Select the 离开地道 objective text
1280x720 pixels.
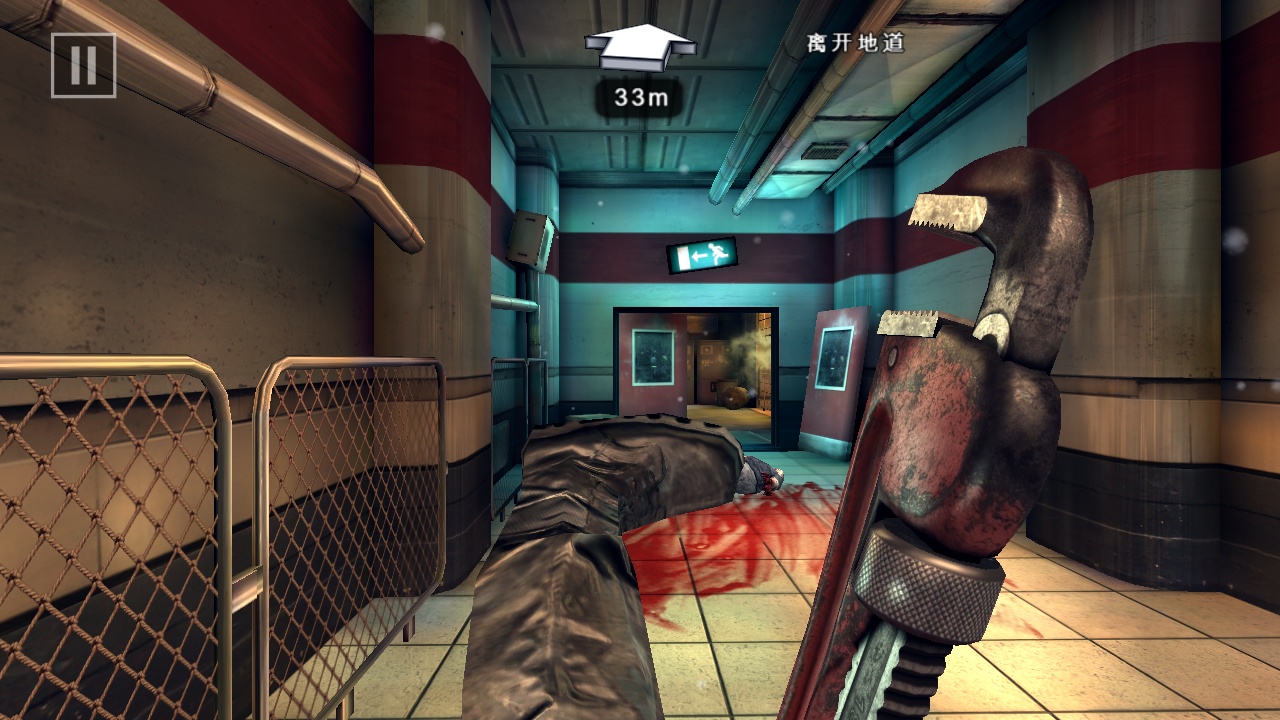856,44
